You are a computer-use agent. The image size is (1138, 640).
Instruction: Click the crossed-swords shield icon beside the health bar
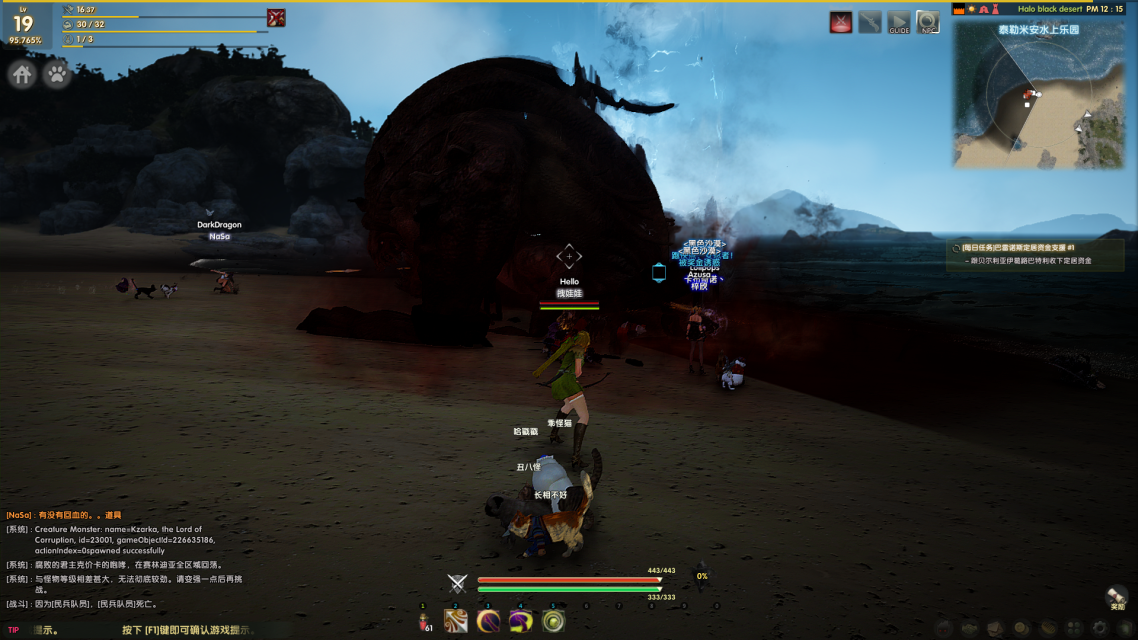click(457, 584)
